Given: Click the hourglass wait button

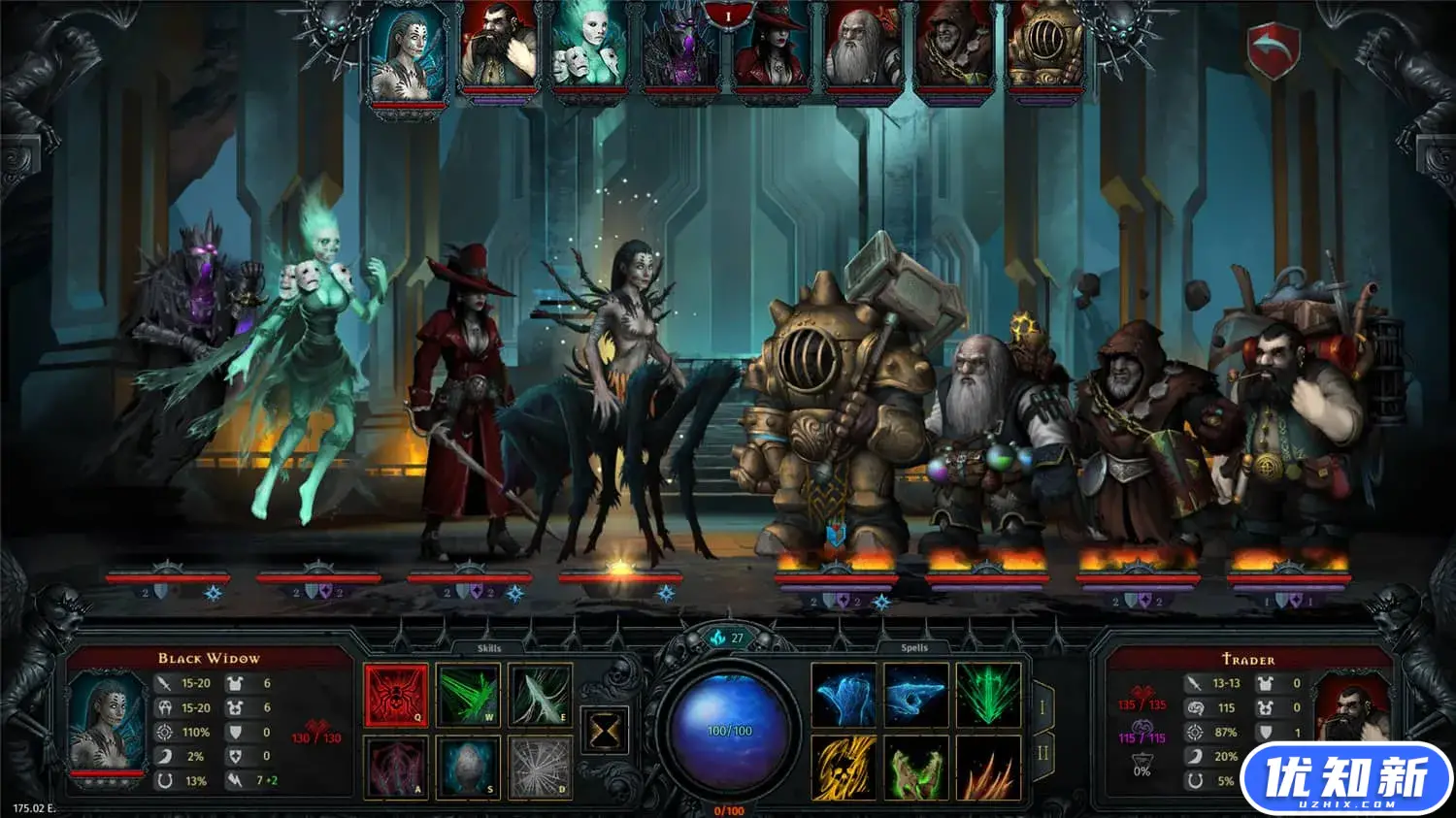Looking at the screenshot, I should pyautogui.click(x=604, y=730).
